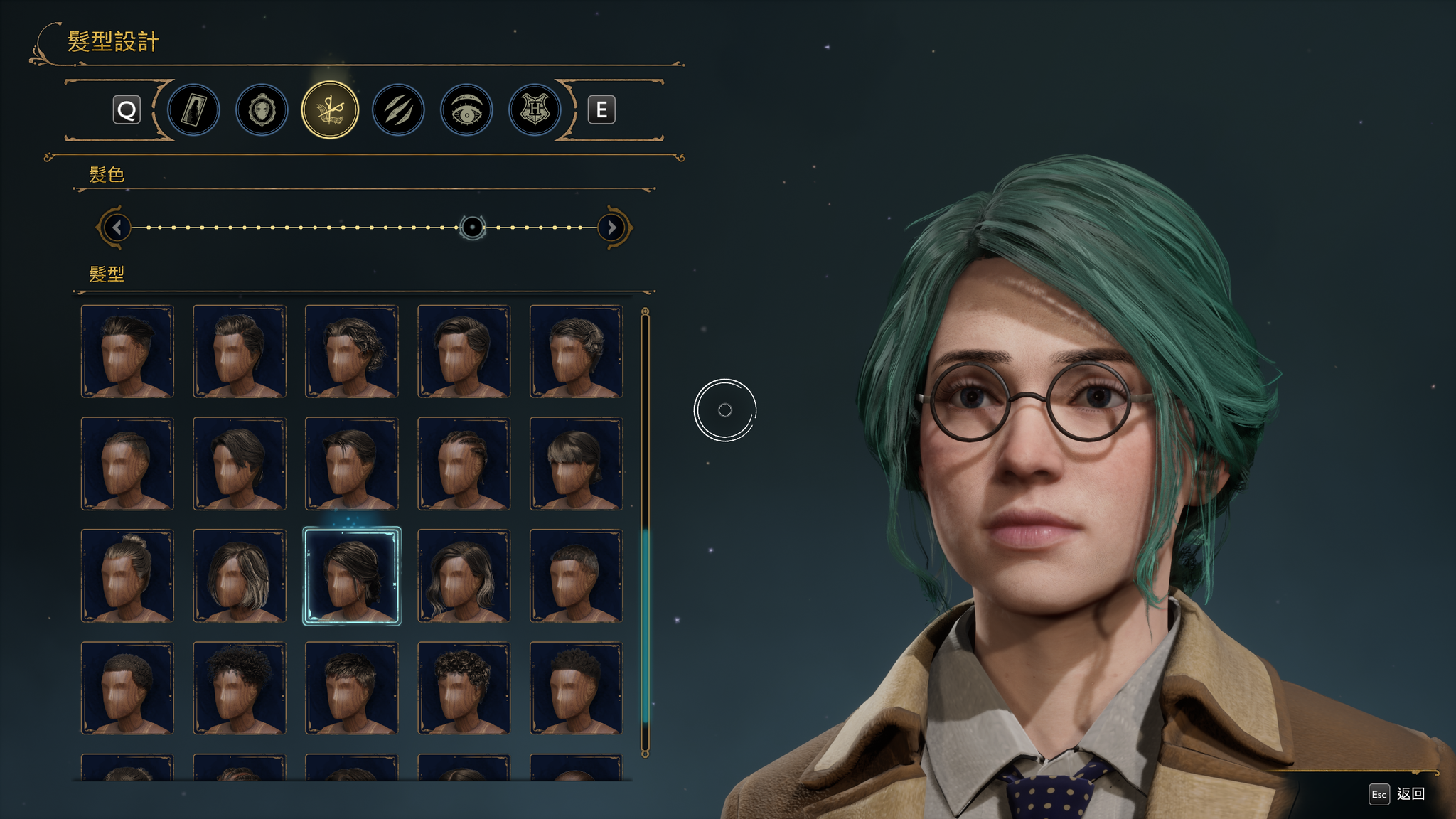This screenshot has width=1456, height=819.
Task: Open the claw scars tab
Action: tap(398, 110)
